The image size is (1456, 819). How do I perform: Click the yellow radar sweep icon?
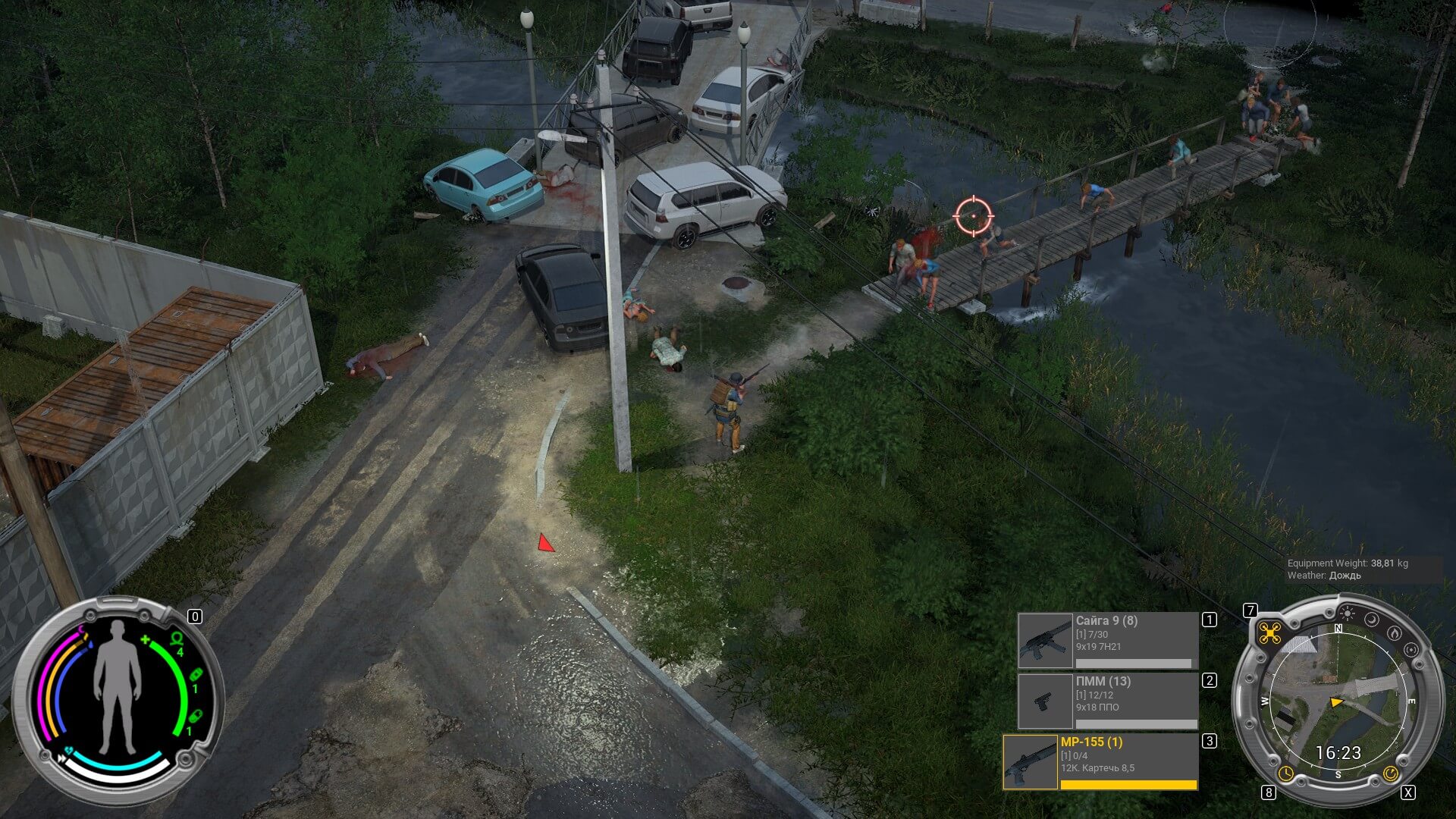coord(1390,773)
